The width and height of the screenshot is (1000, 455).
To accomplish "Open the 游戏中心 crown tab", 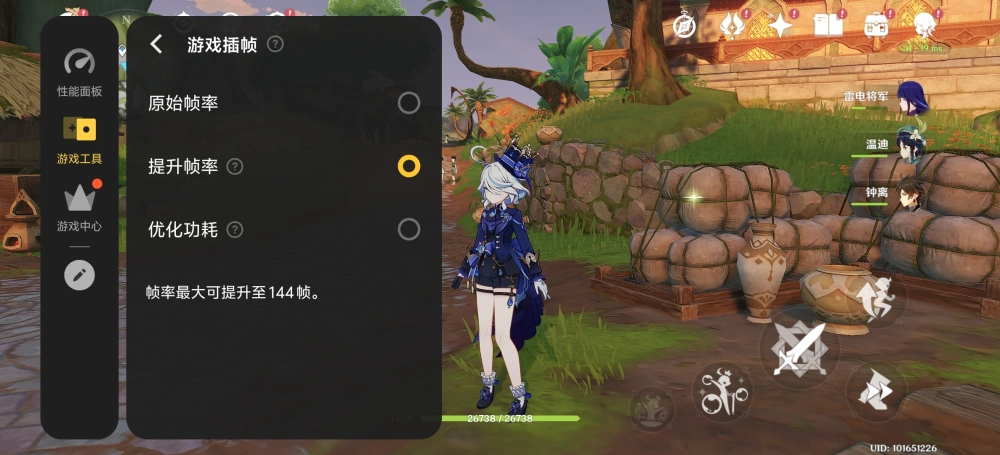I will pos(79,207).
